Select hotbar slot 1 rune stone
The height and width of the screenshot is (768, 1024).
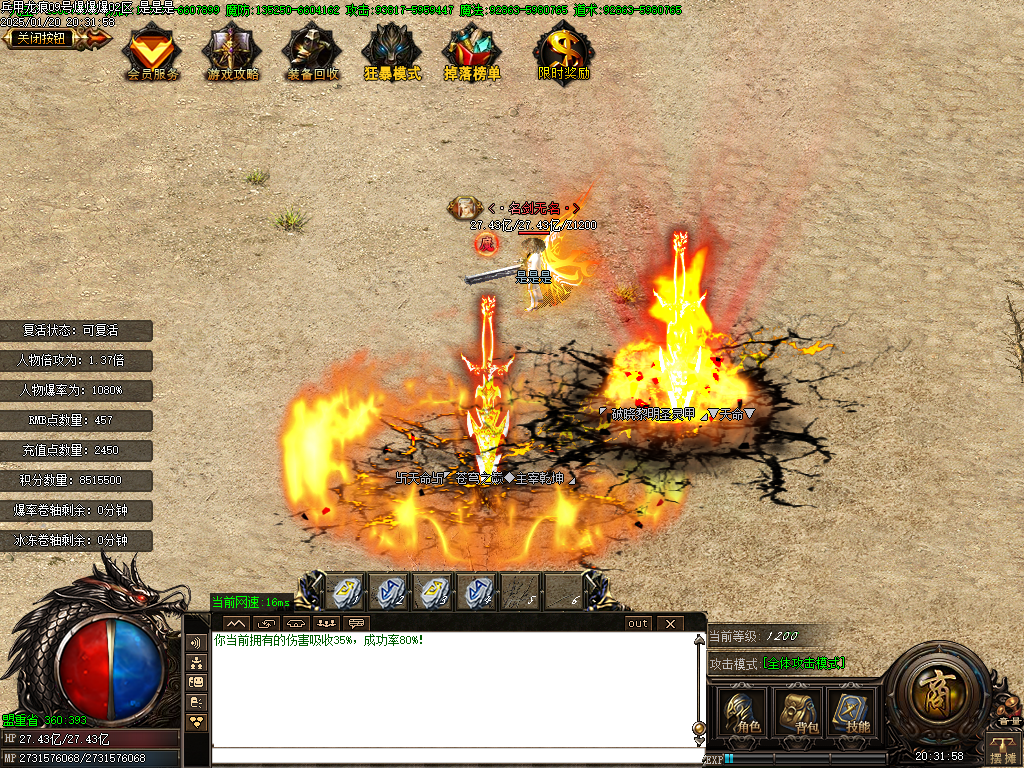tap(346, 592)
